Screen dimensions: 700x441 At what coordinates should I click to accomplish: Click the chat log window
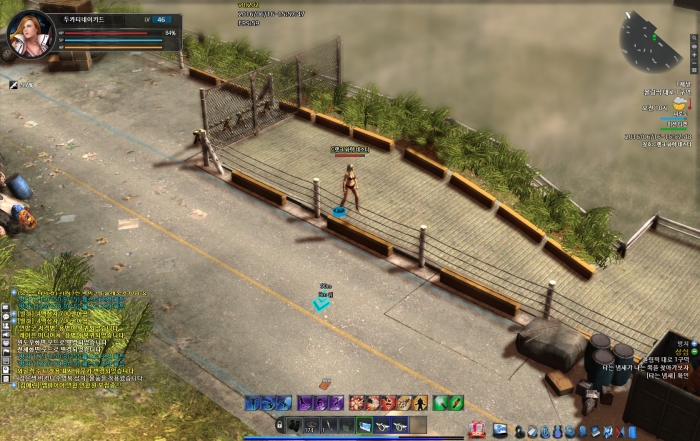[x=78, y=340]
